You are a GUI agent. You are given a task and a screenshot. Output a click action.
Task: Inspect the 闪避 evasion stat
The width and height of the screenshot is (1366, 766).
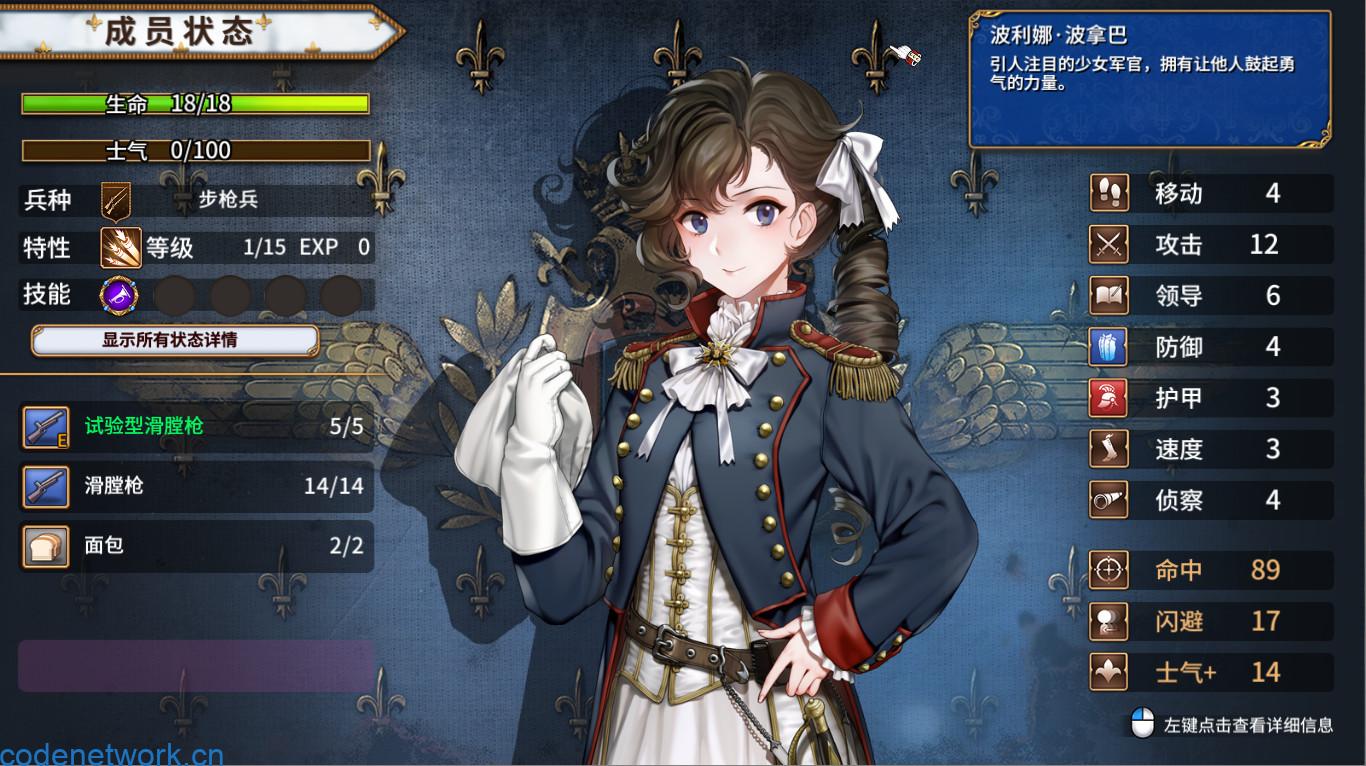(x=1210, y=621)
